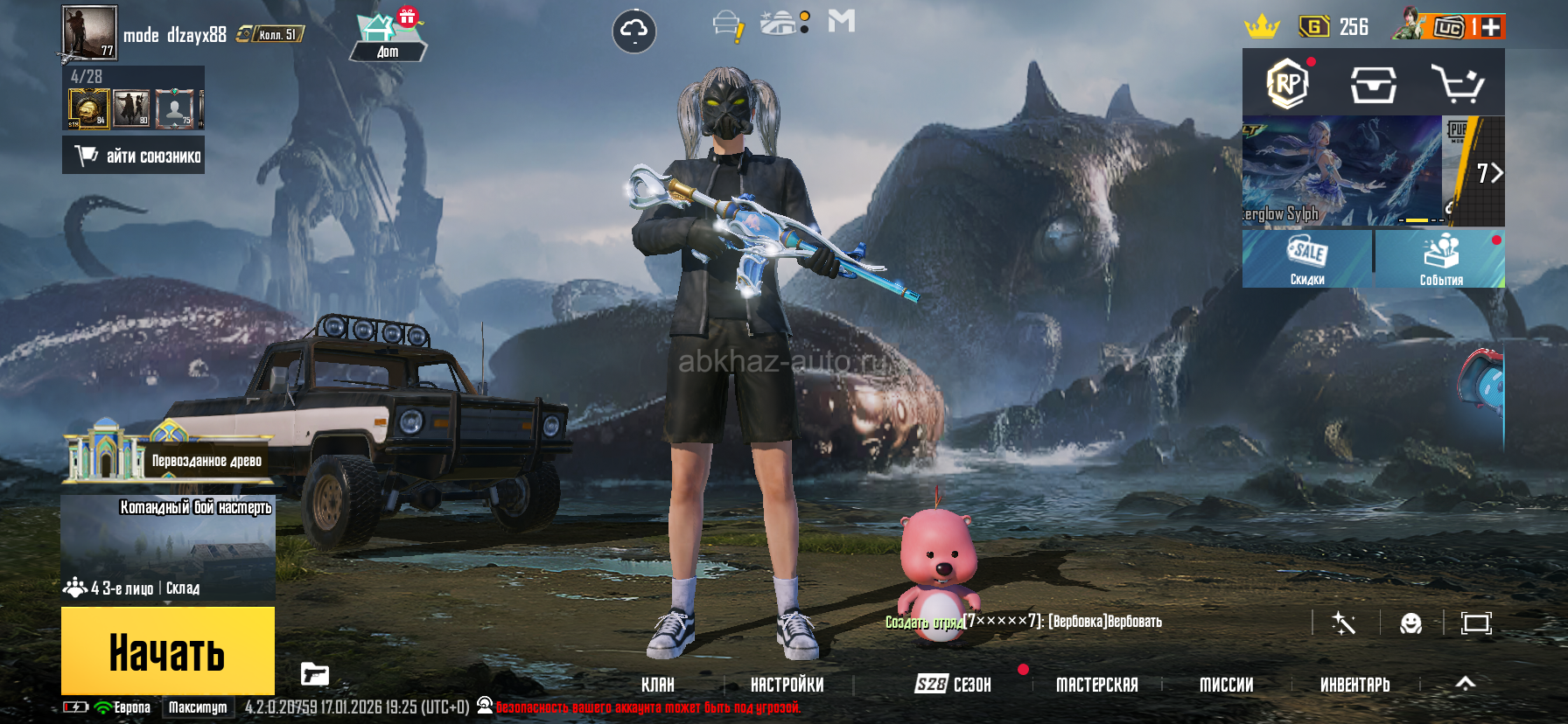Screen dimensions: 1568x724
Task: Open ИНВЕНТАРЬ inventory
Action: click(1354, 685)
